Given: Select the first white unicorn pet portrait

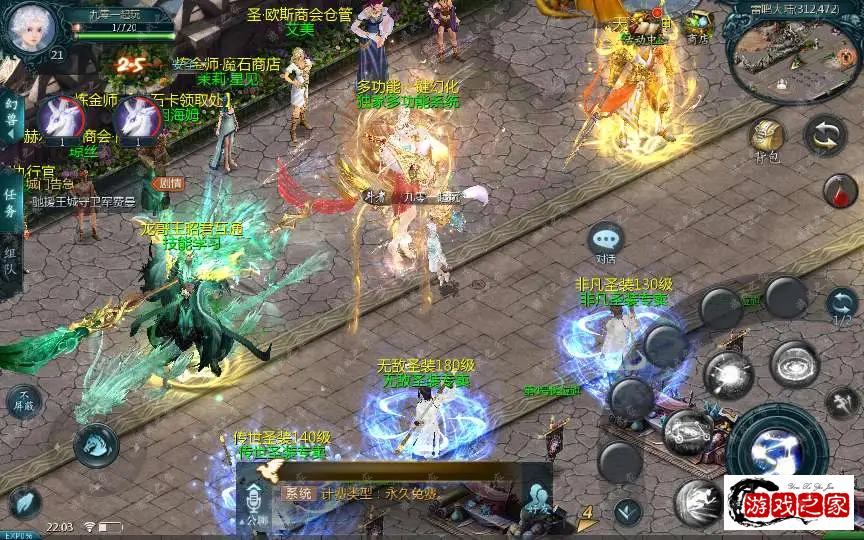Looking at the screenshot, I should click(x=60, y=121).
